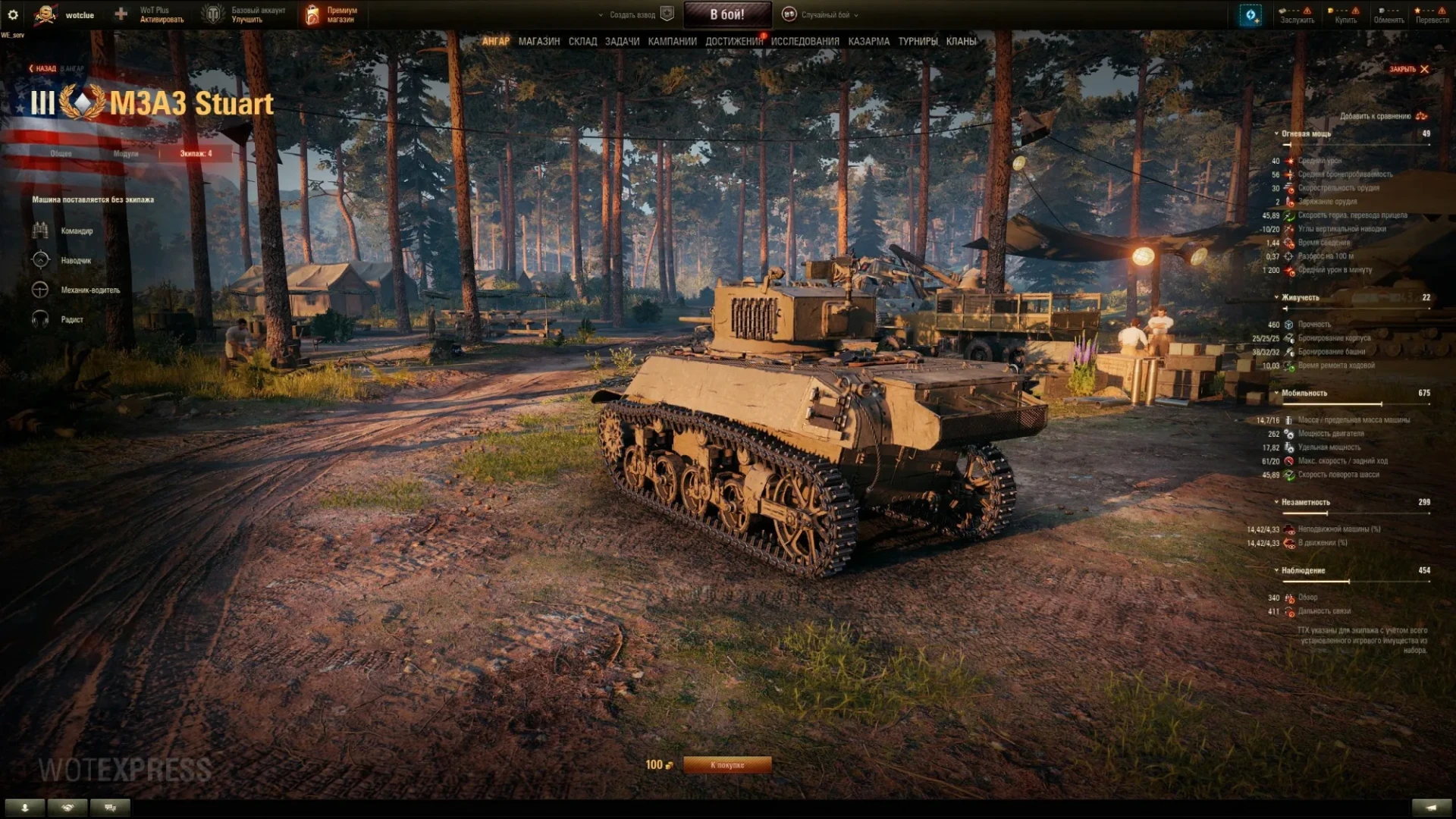
Task: Open the «СКЛАД» depot tab
Action: (x=582, y=42)
